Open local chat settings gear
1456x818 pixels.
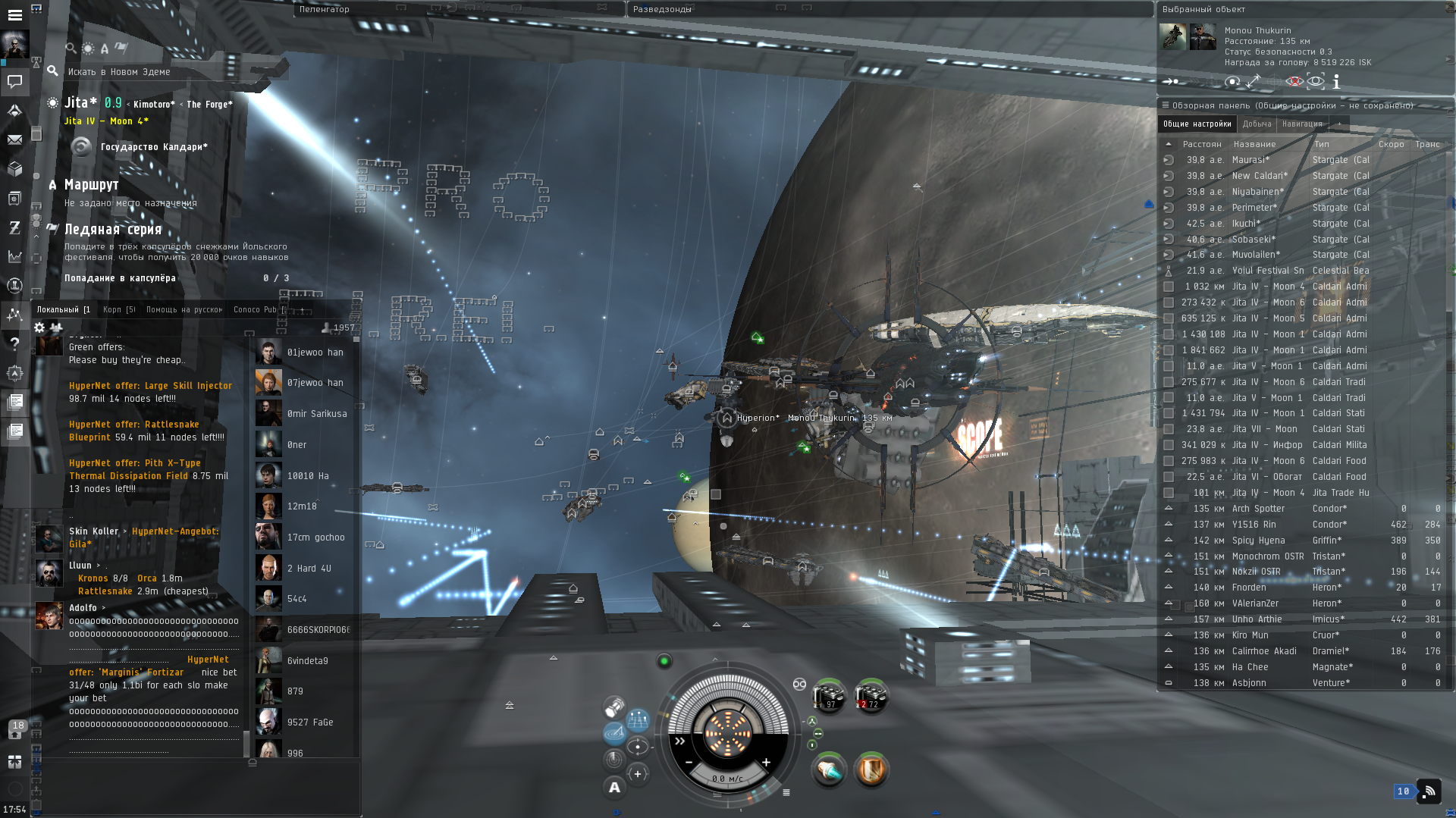coord(39,328)
